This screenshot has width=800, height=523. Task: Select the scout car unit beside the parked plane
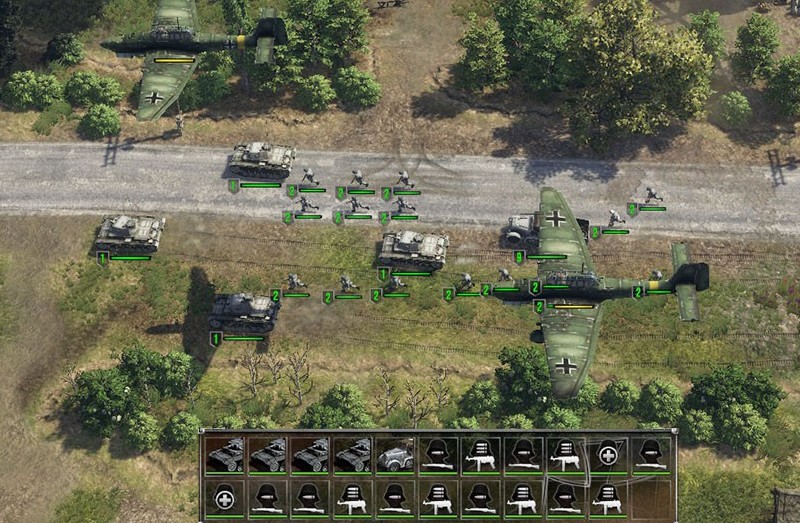pos(522,233)
